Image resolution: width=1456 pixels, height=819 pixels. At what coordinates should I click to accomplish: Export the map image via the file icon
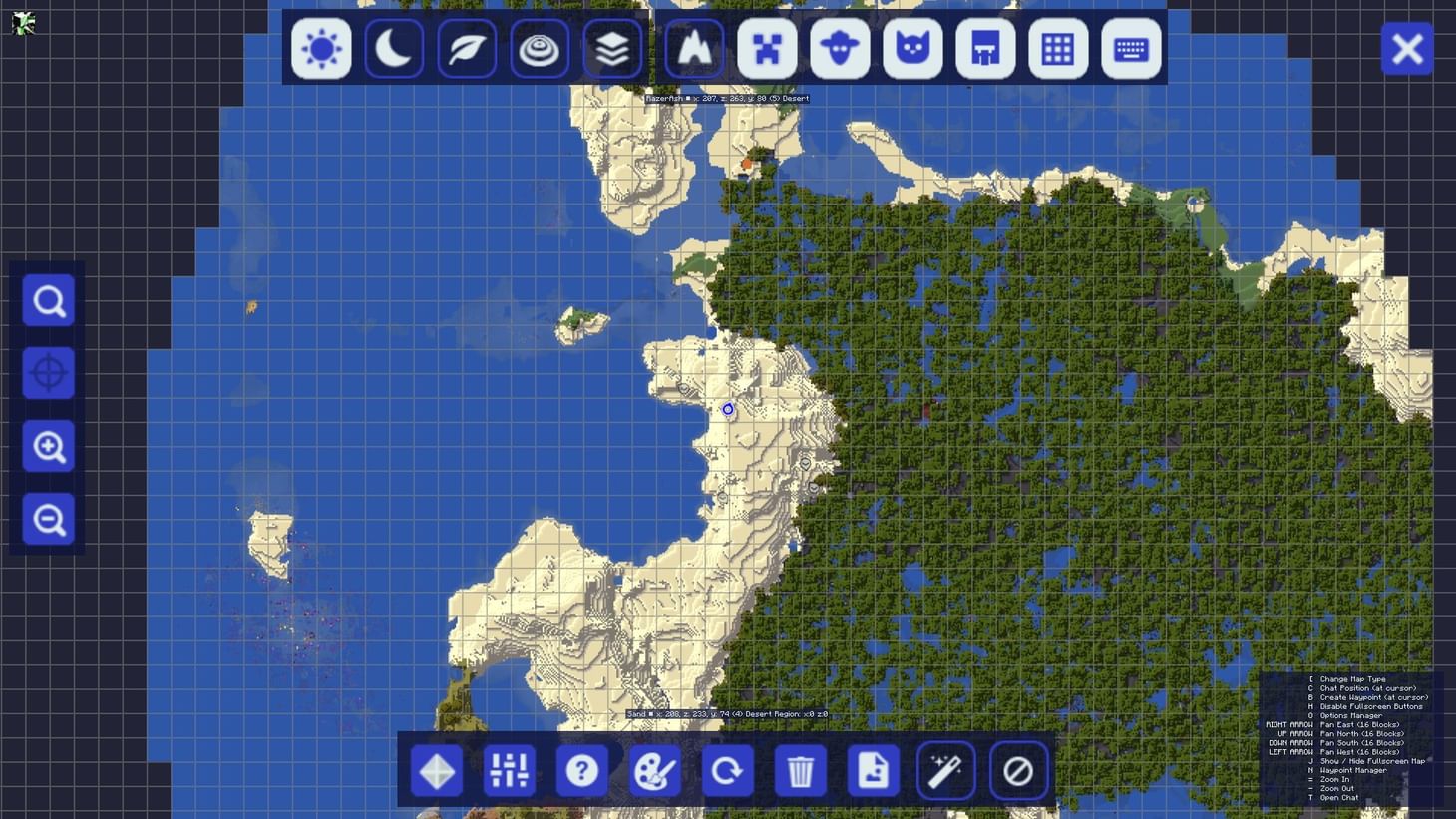[x=873, y=770]
